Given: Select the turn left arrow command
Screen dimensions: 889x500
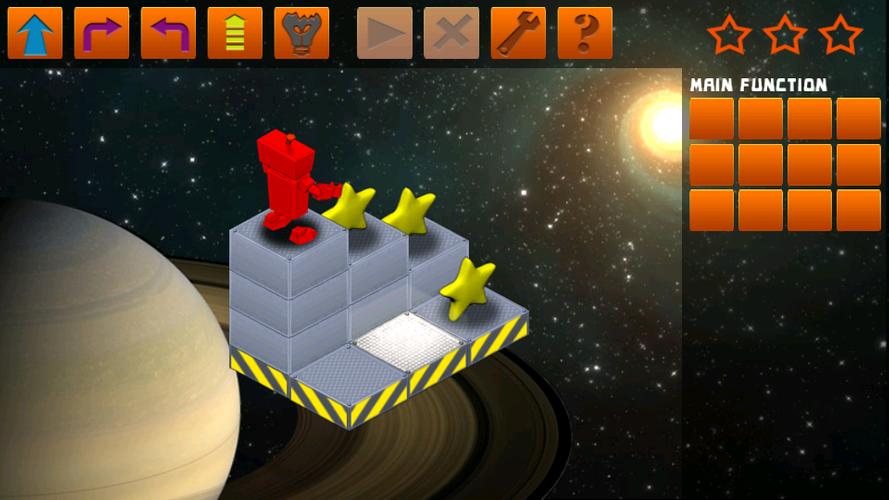Looking at the screenshot, I should pos(168,33).
